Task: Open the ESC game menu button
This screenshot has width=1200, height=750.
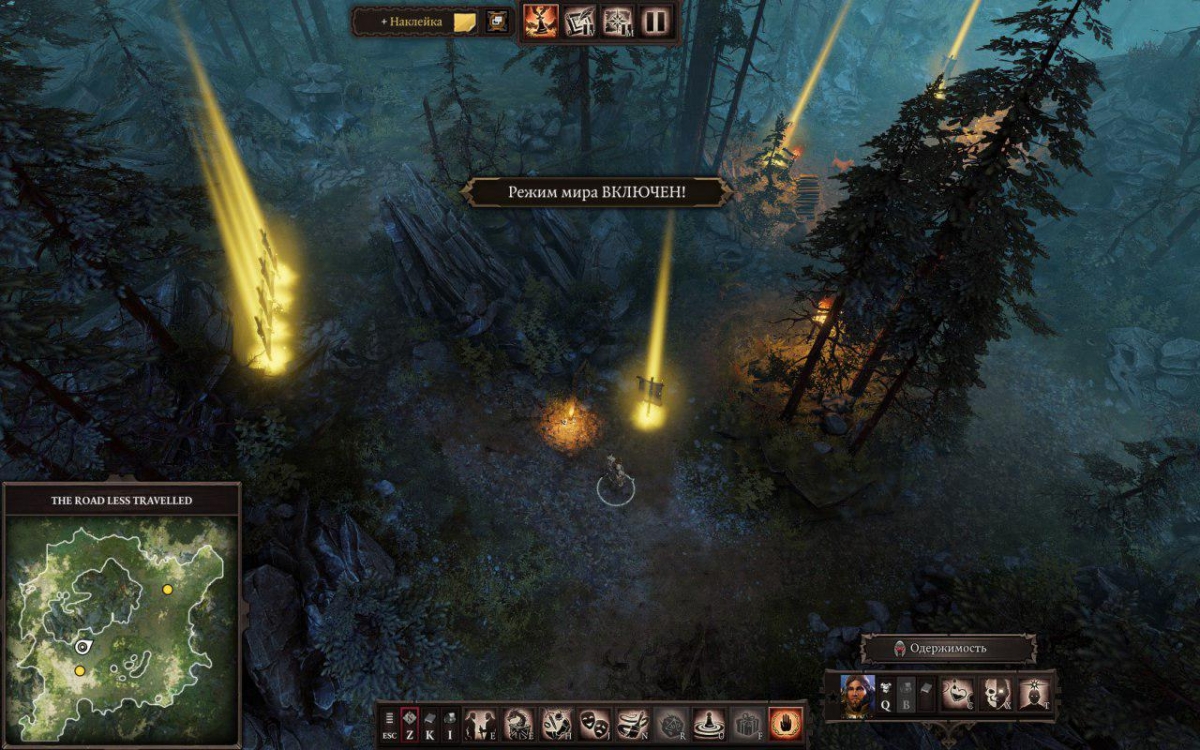Action: click(389, 722)
